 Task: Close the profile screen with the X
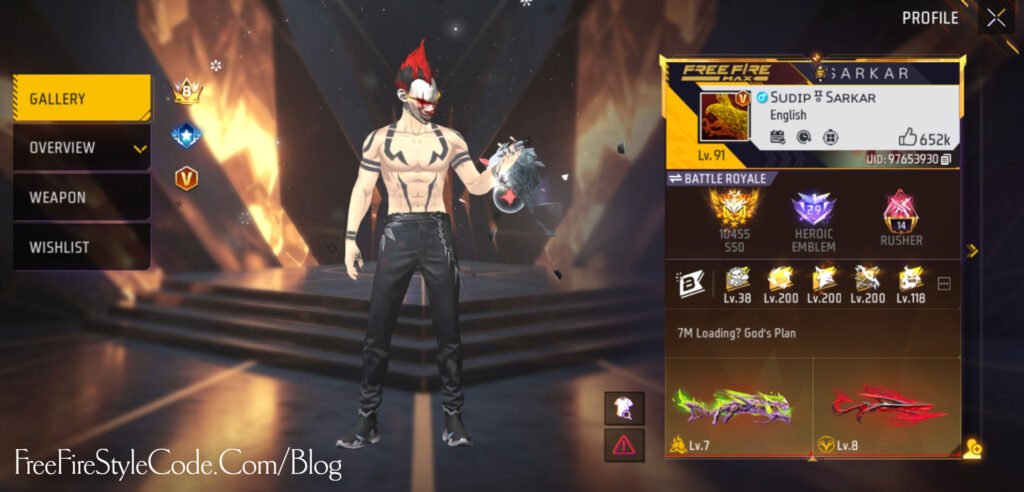tap(996, 18)
